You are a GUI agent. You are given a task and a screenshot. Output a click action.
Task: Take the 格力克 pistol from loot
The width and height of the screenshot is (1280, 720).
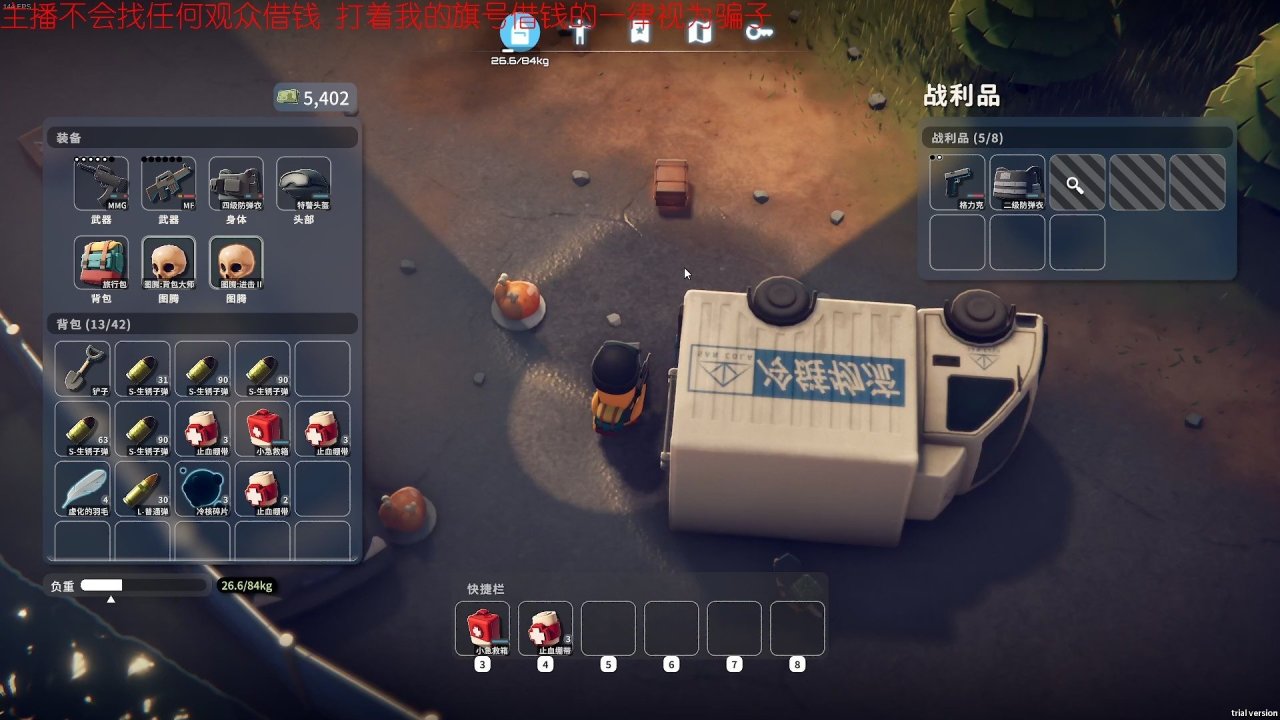point(957,182)
